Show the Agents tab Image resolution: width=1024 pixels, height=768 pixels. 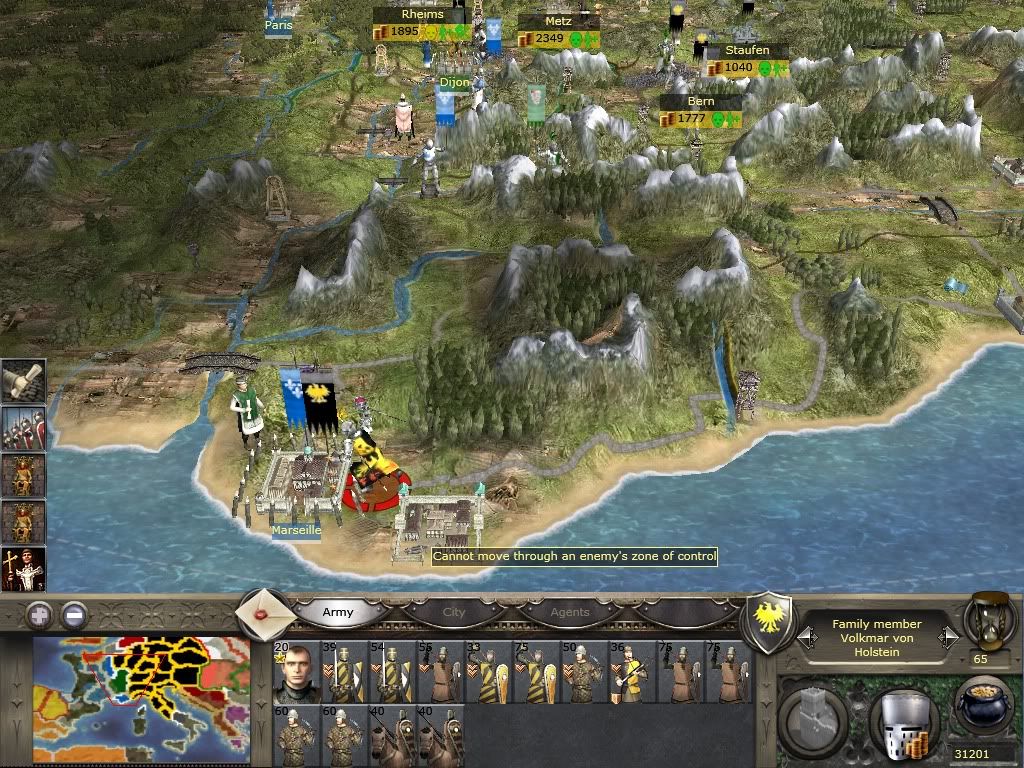(x=570, y=612)
